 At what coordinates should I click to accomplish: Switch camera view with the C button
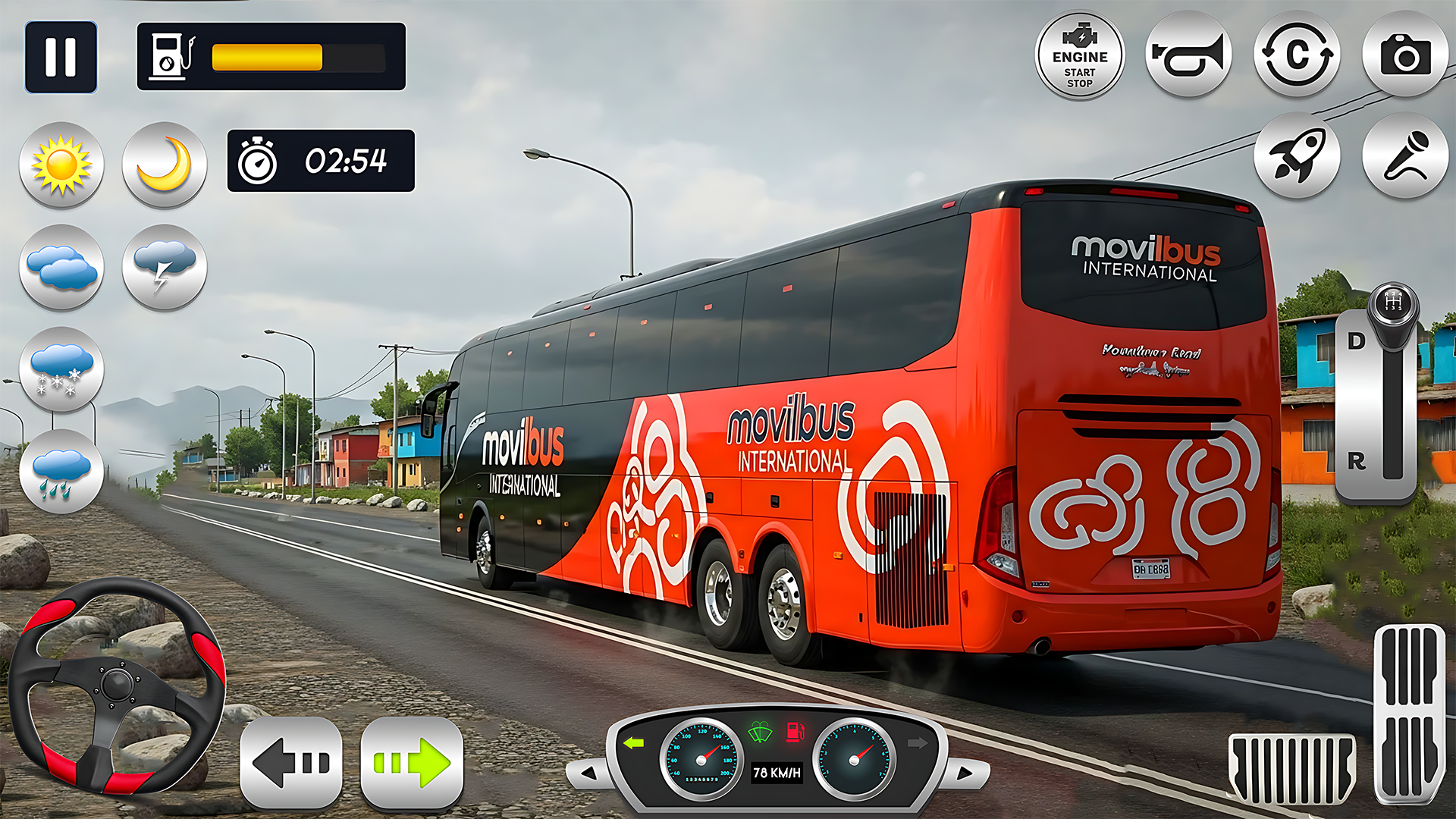pos(1297,55)
